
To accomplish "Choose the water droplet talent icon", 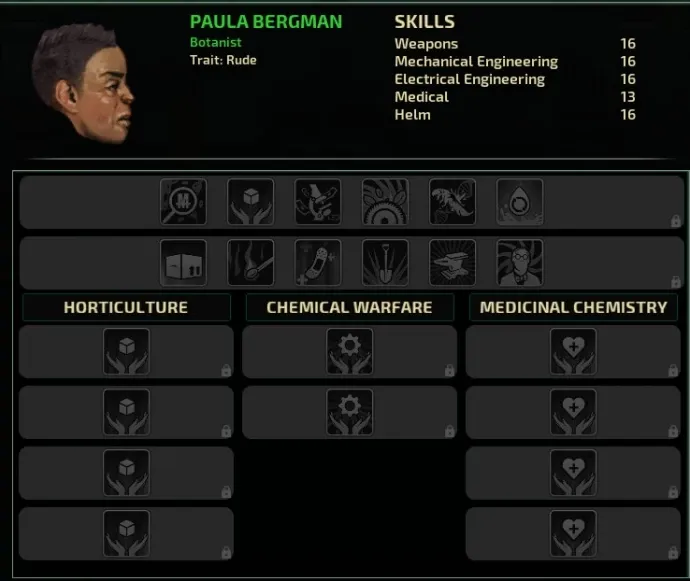I will coord(520,201).
